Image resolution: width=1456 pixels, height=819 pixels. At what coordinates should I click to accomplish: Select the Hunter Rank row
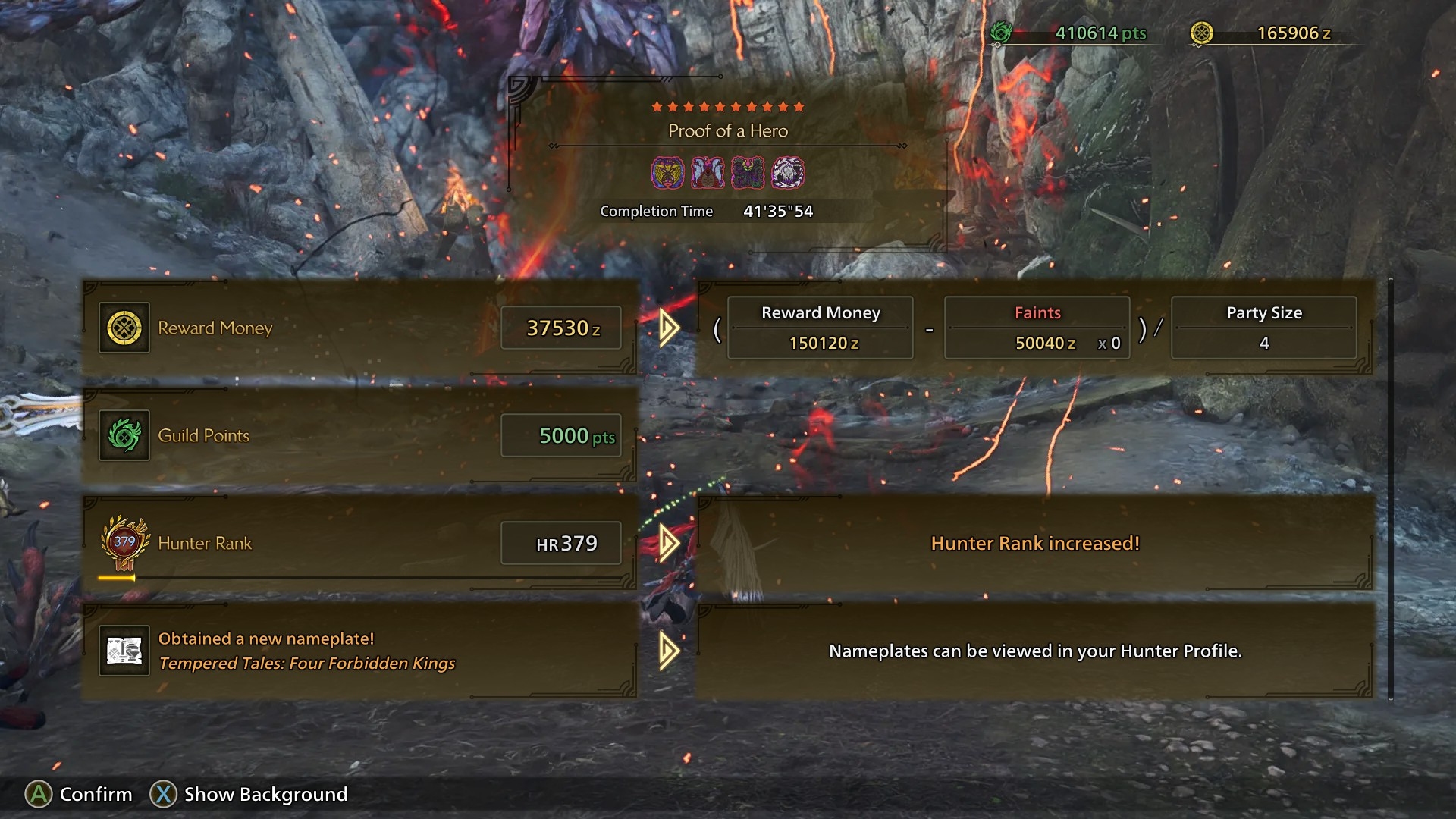tap(359, 544)
